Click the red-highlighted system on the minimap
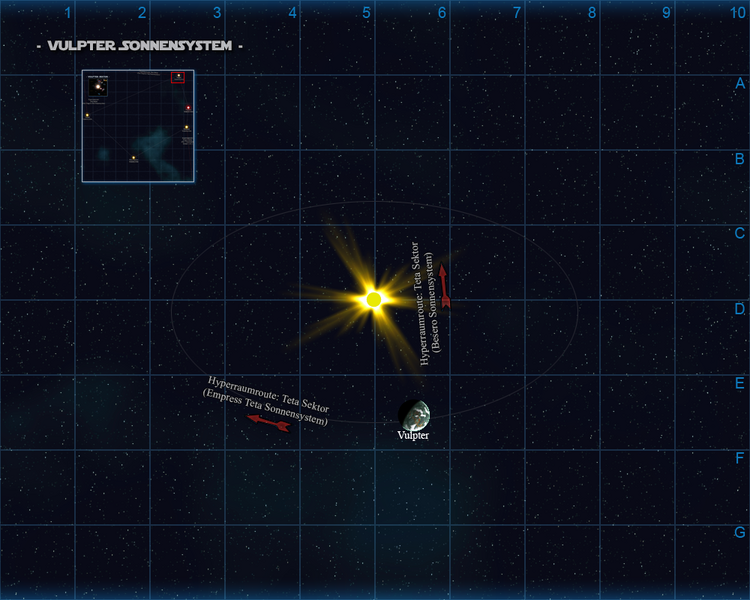The height and width of the screenshot is (600, 750). [179, 77]
